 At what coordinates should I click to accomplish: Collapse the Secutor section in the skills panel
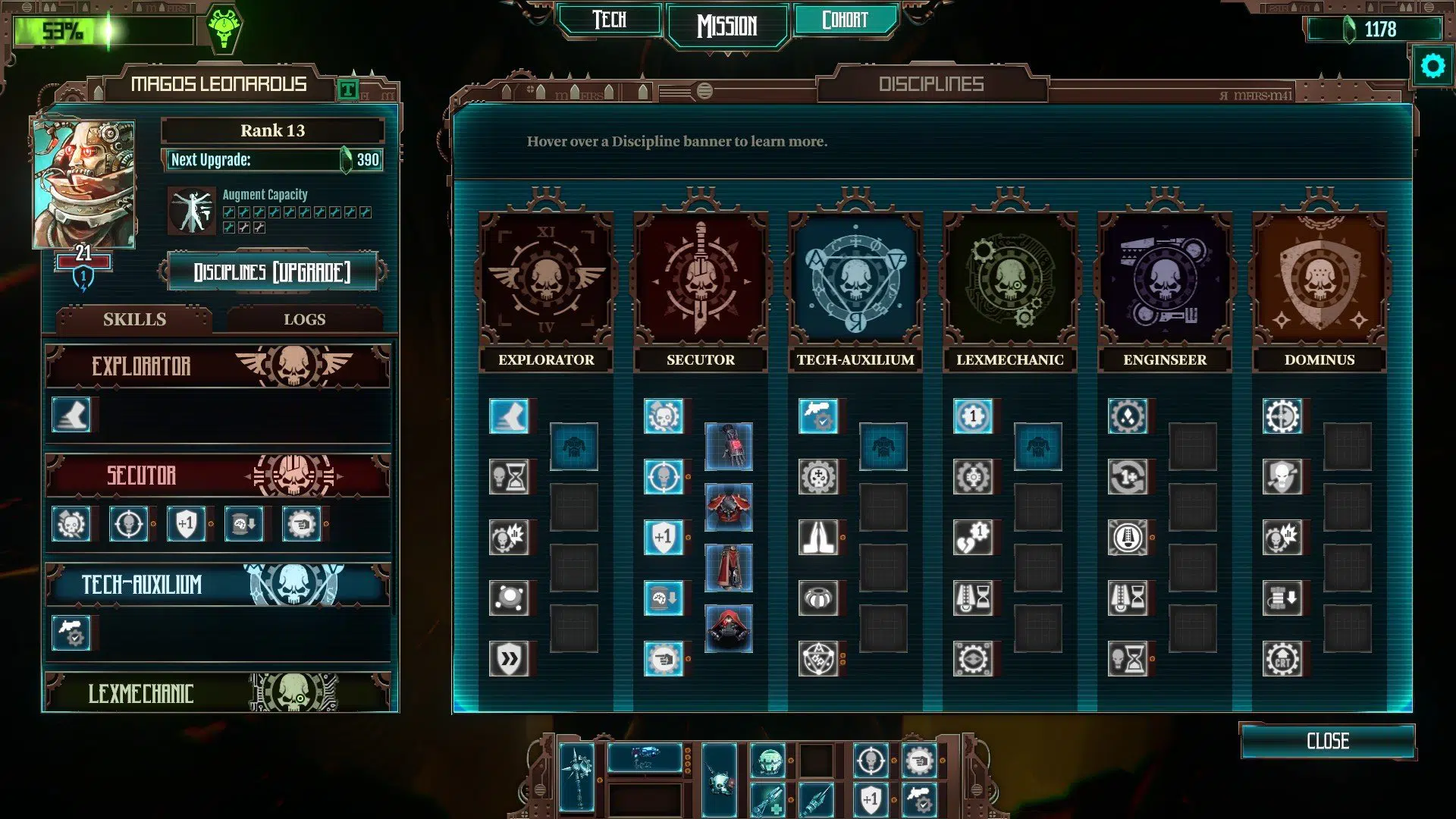(218, 476)
